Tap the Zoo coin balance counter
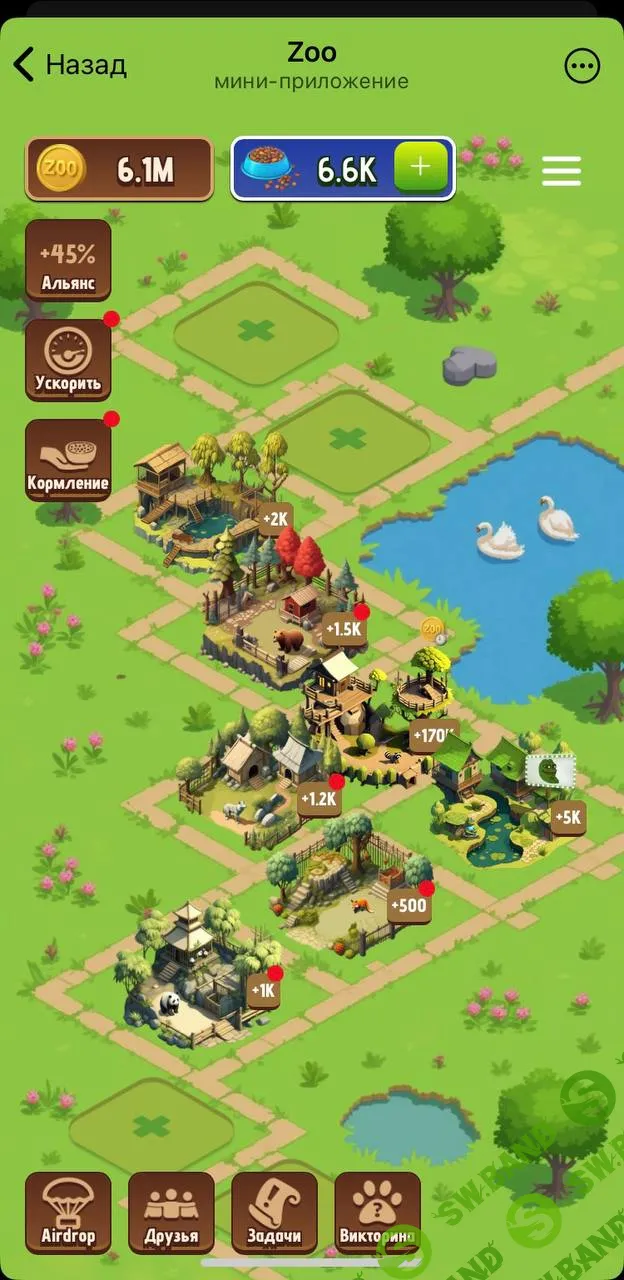Viewport: 624px width, 1280px height. point(120,170)
